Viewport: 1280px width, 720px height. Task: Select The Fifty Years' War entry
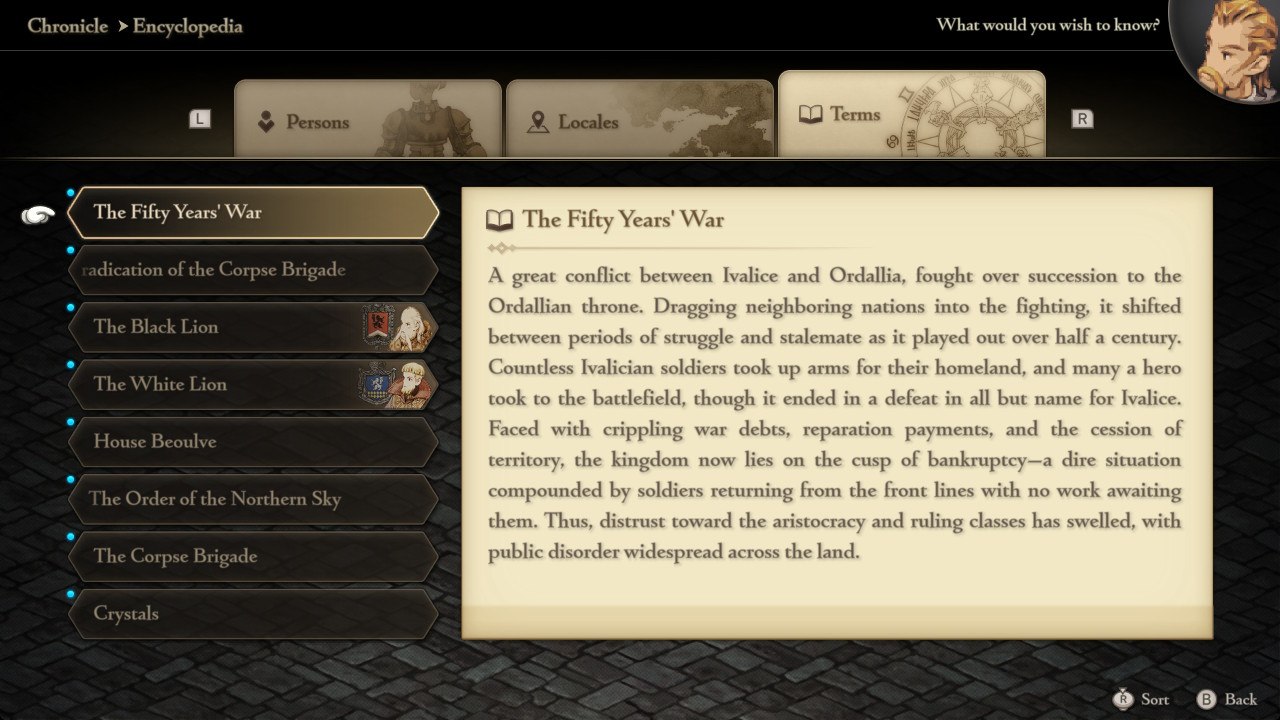click(252, 212)
